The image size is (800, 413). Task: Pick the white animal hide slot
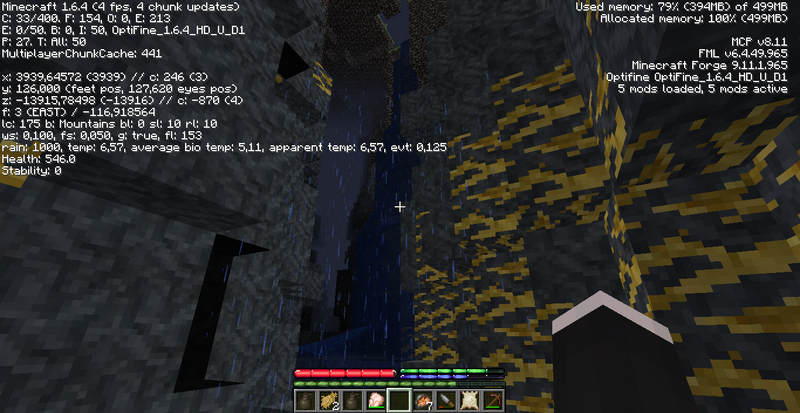467,401
